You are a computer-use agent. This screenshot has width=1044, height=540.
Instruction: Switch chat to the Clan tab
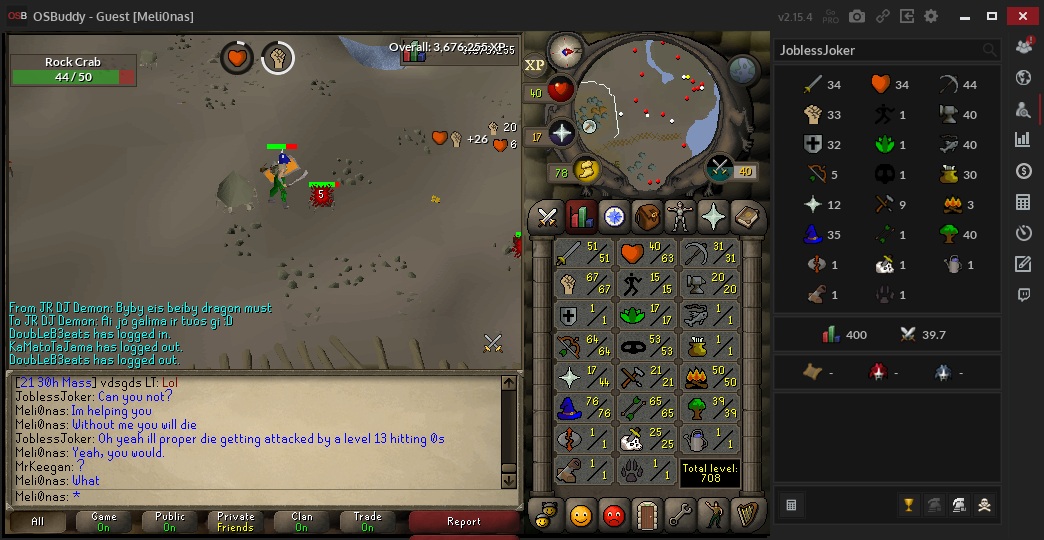click(x=301, y=521)
